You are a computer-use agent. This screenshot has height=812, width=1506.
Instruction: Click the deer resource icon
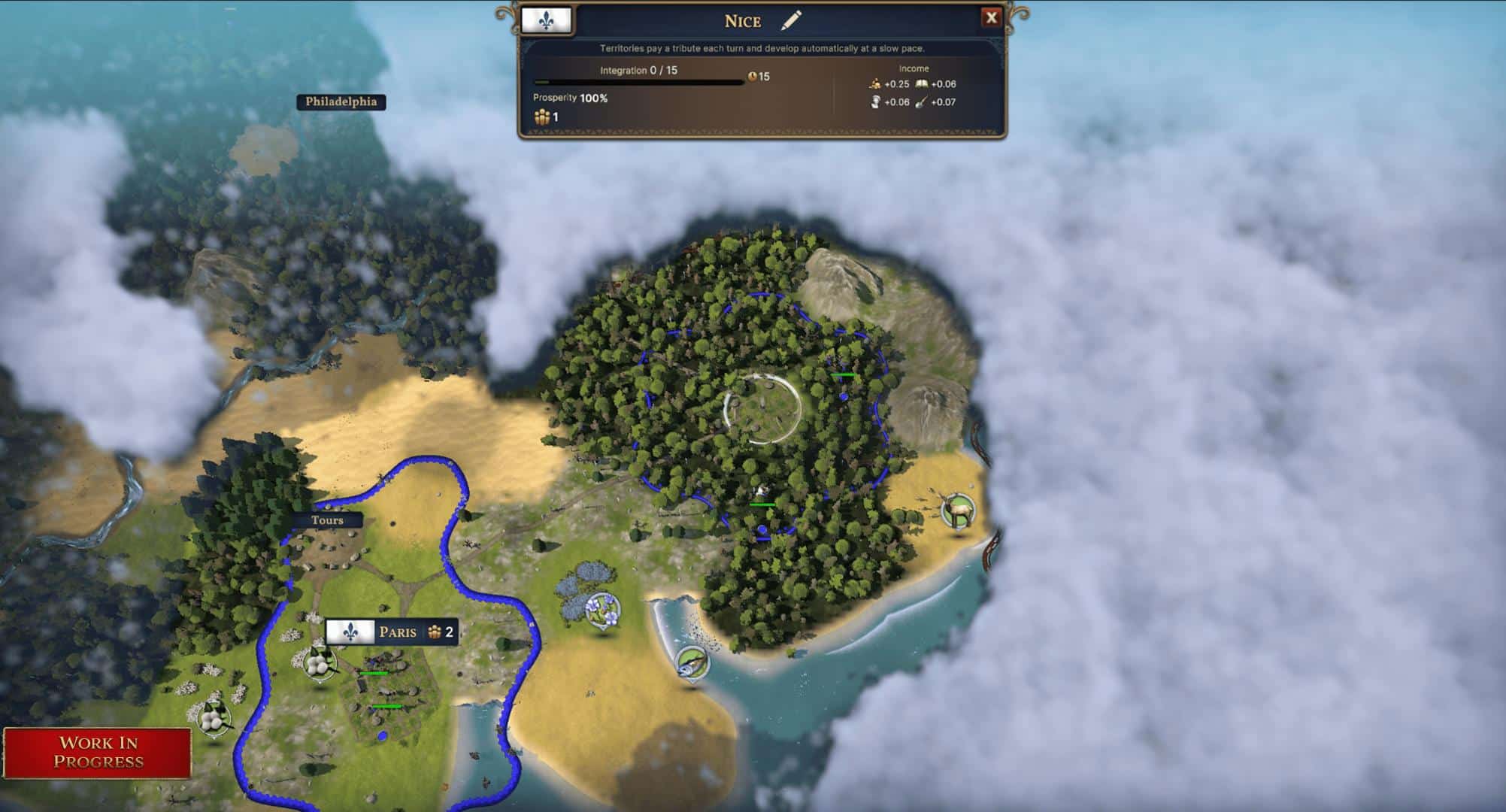coord(958,511)
